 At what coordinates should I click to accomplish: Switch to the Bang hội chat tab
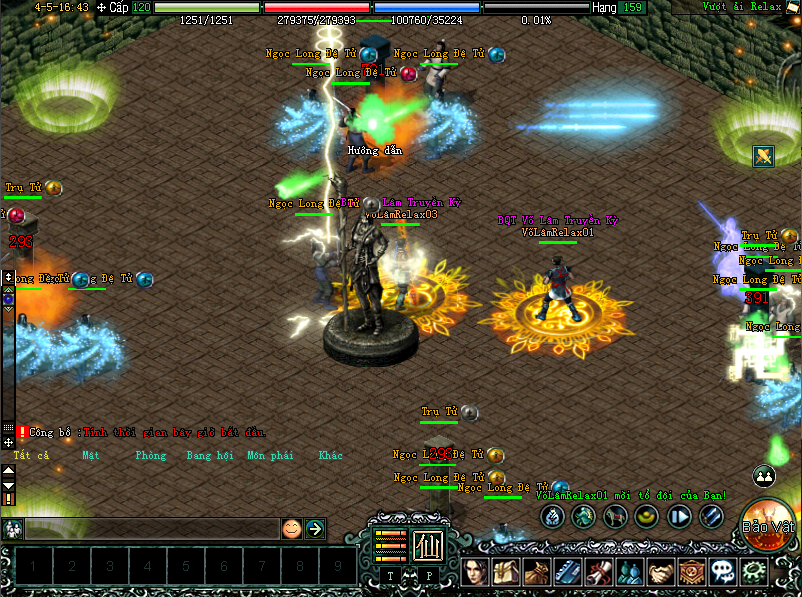[x=209, y=456]
